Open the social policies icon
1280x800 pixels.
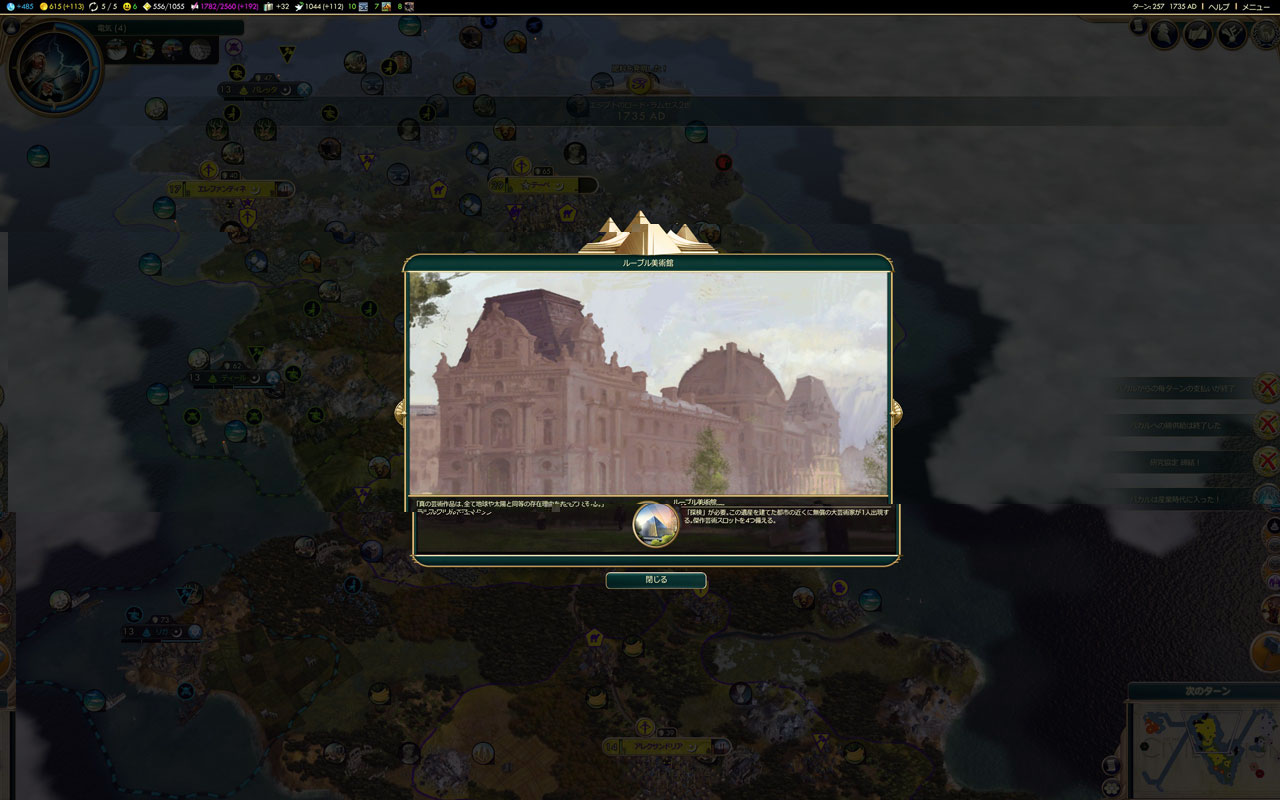click(1198, 34)
